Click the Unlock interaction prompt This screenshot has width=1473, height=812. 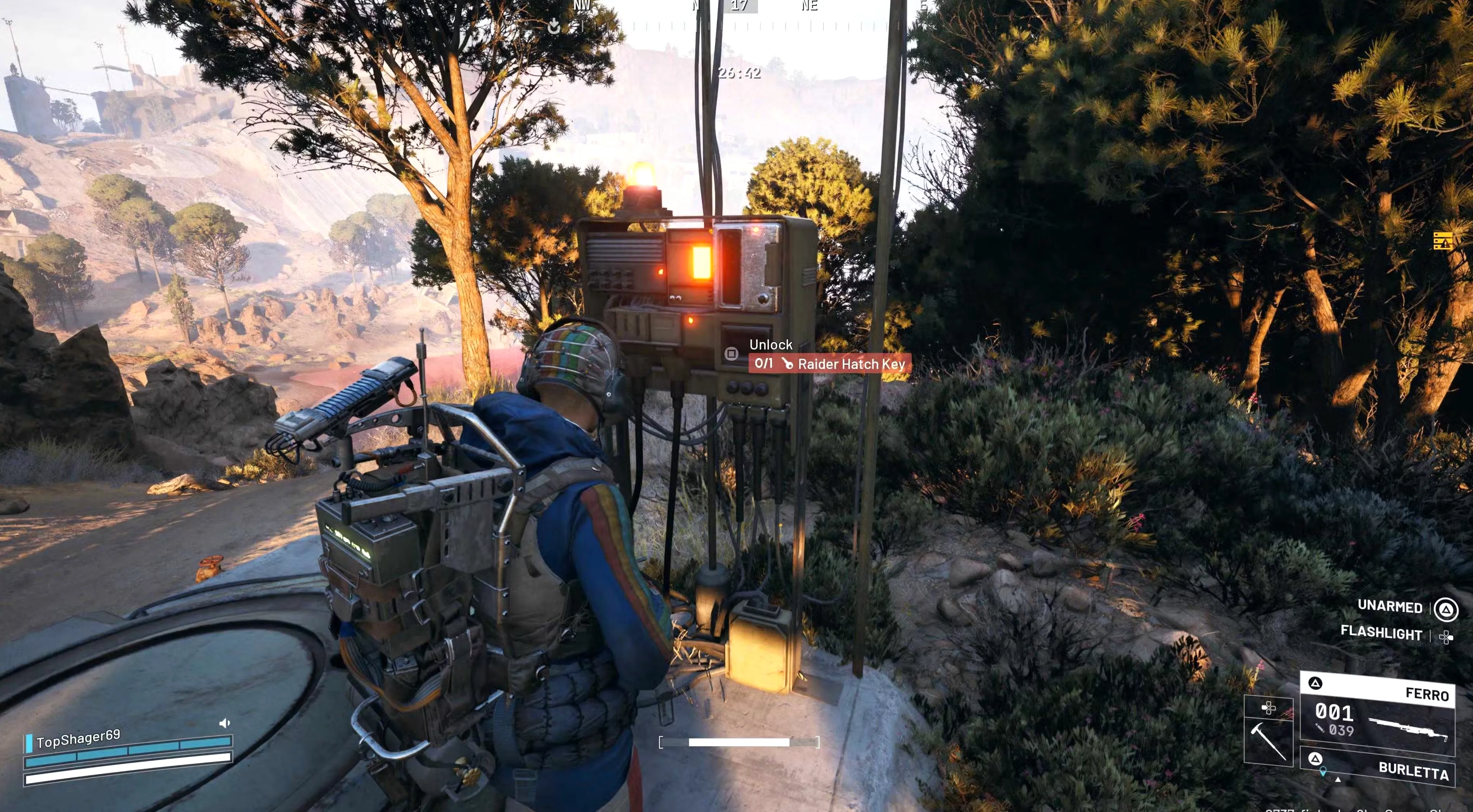pyautogui.click(x=770, y=345)
